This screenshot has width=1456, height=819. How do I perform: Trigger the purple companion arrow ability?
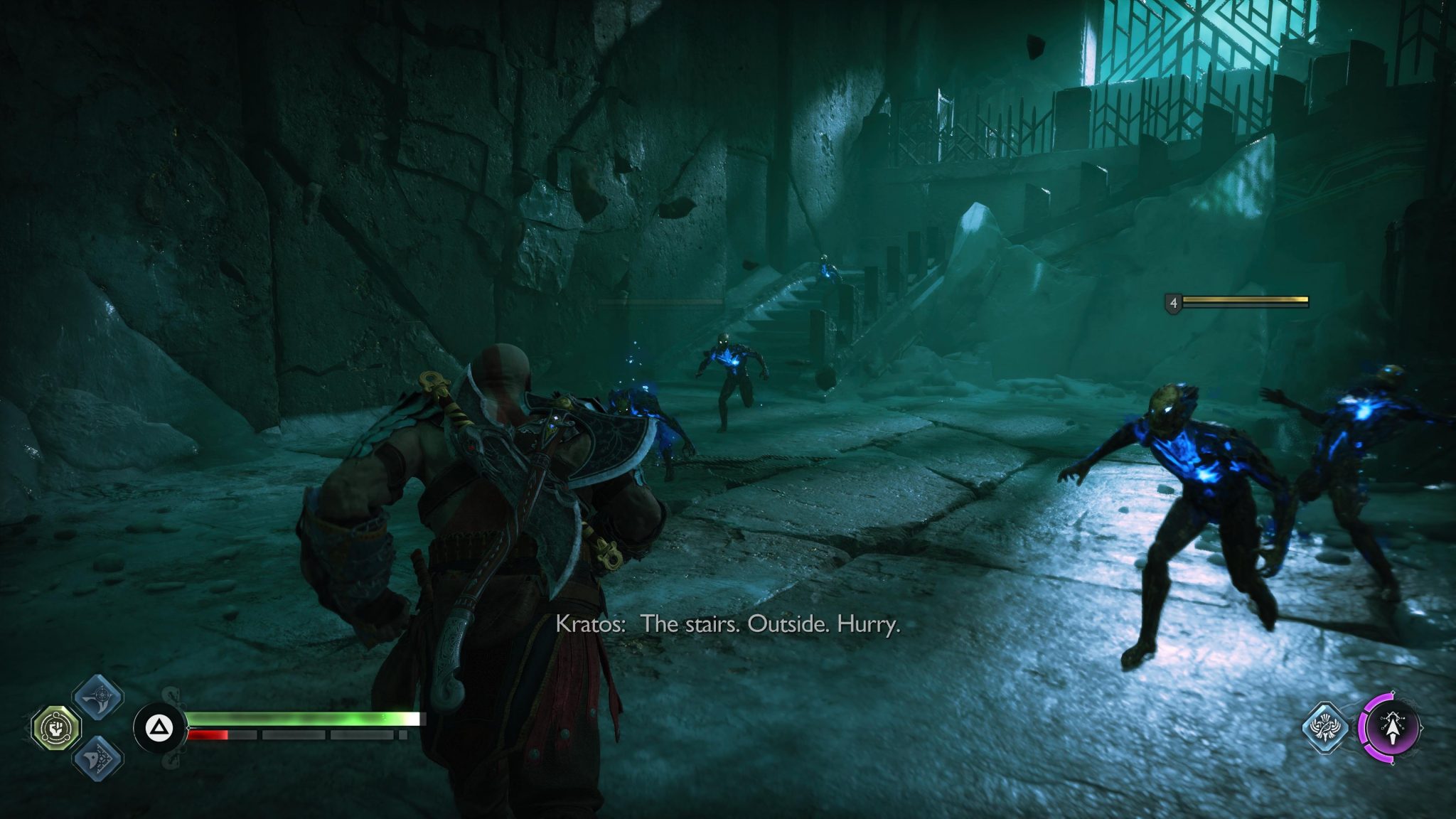[1391, 728]
